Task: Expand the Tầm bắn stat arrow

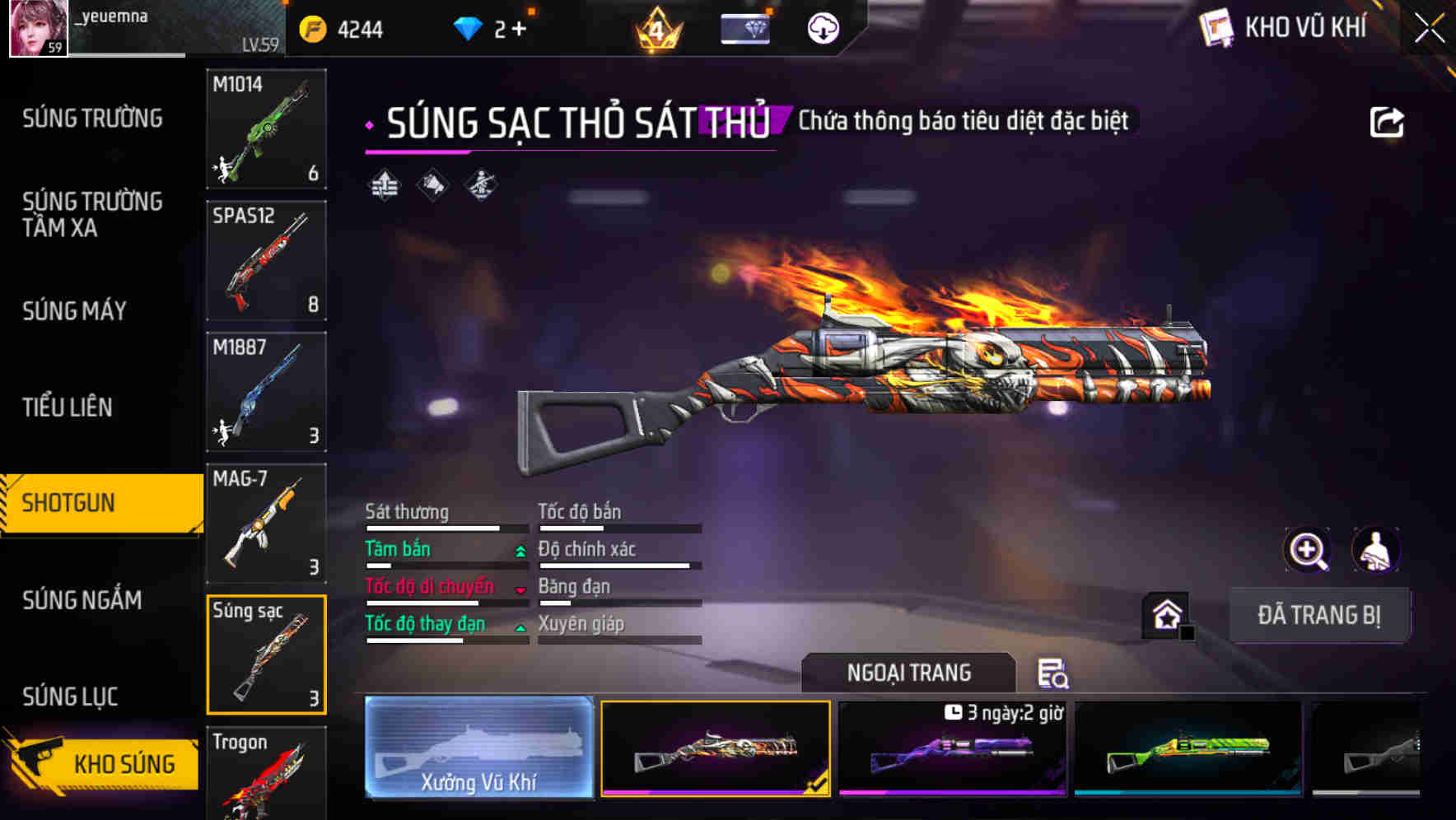Action: [520, 550]
